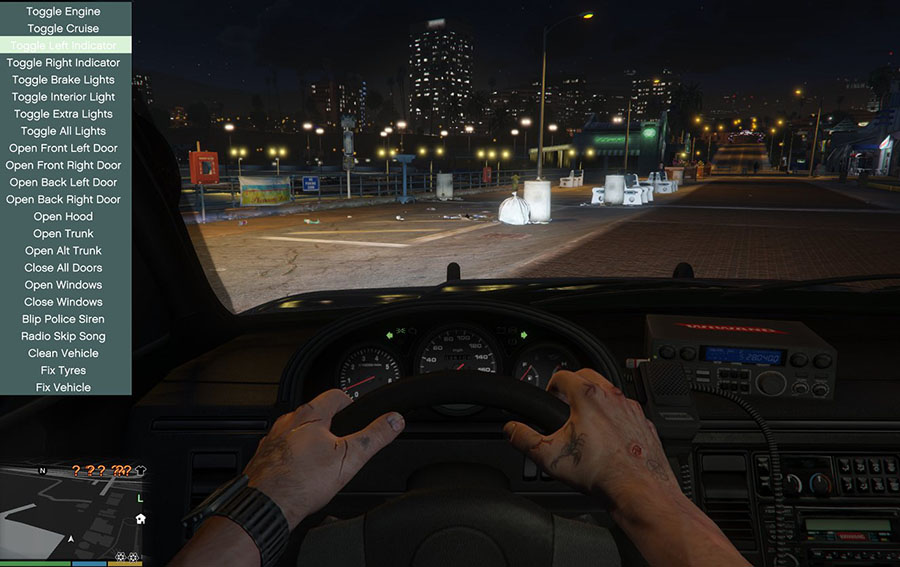This screenshot has height=567, width=900.
Task: Select the Open Trunk entry
Action: click(x=63, y=233)
